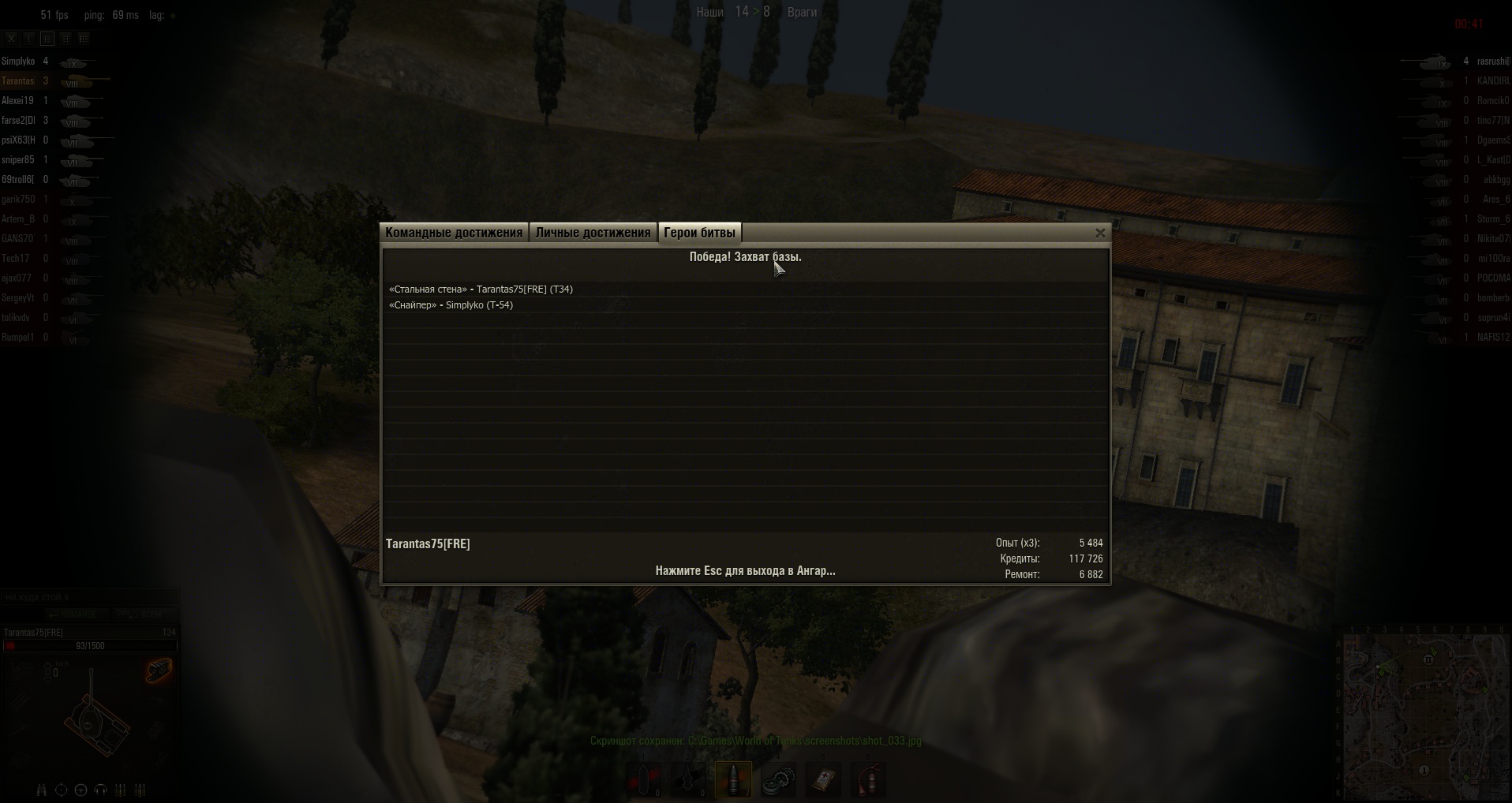The width and height of the screenshot is (1512, 803).
Task: Activate the fire extinguisher consumable
Action: click(x=868, y=779)
